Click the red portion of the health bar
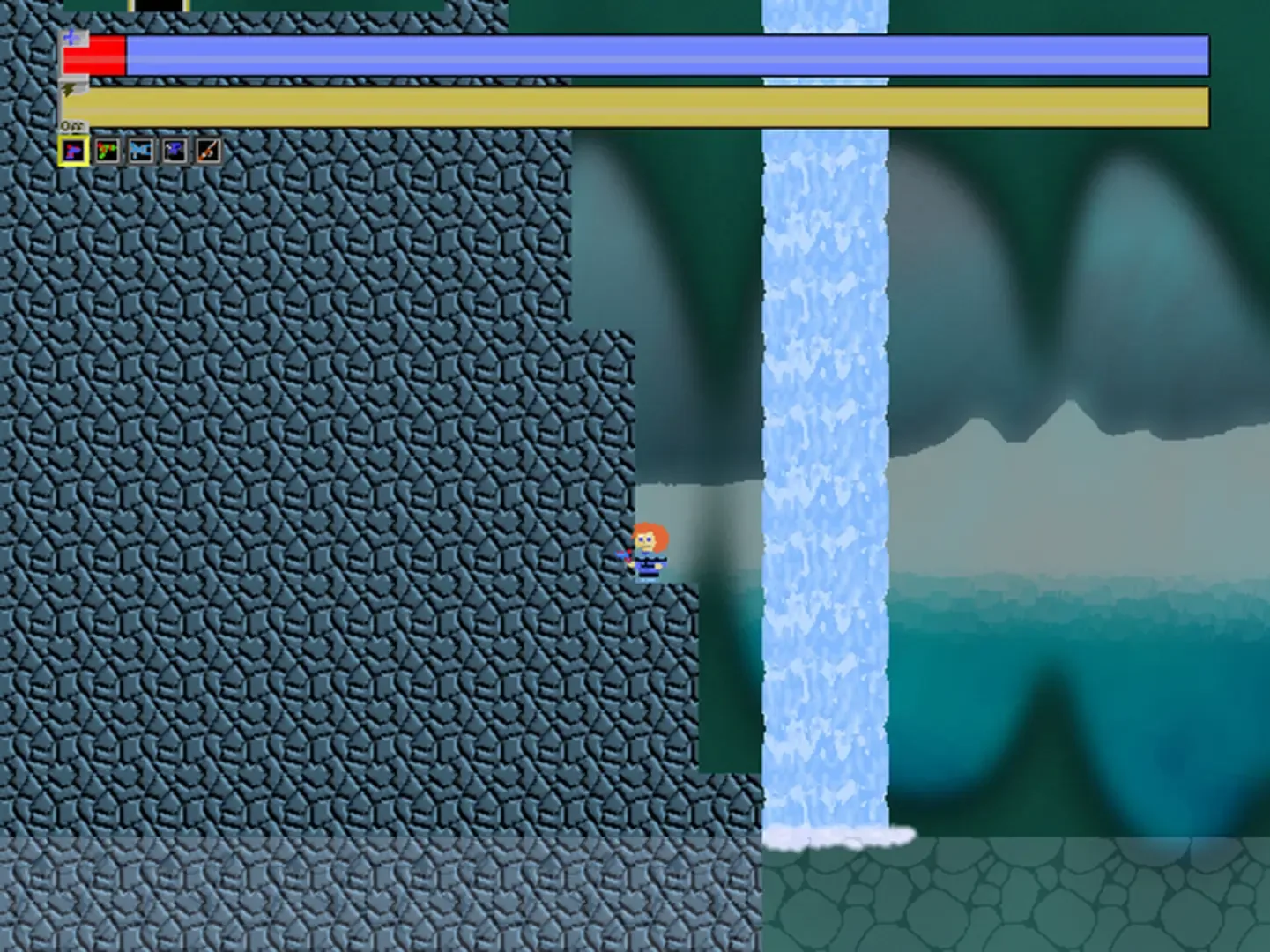 click(x=97, y=56)
